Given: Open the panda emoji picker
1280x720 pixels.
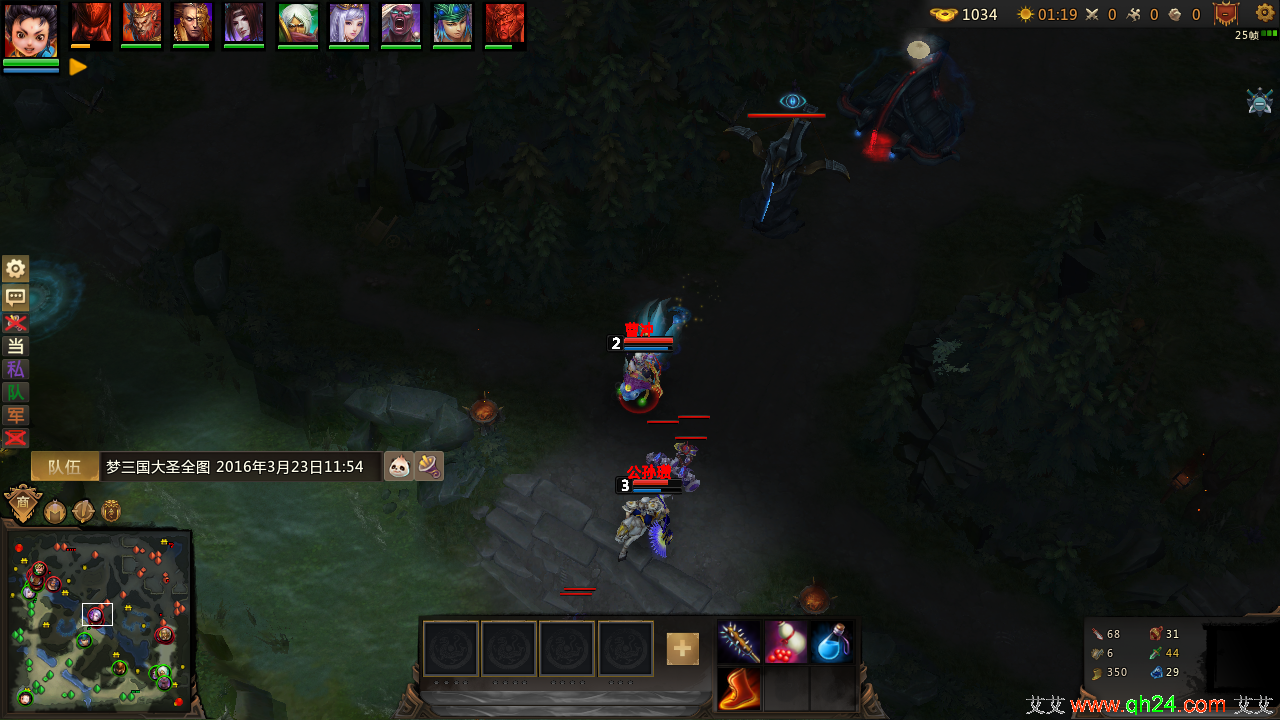Looking at the screenshot, I should [399, 466].
